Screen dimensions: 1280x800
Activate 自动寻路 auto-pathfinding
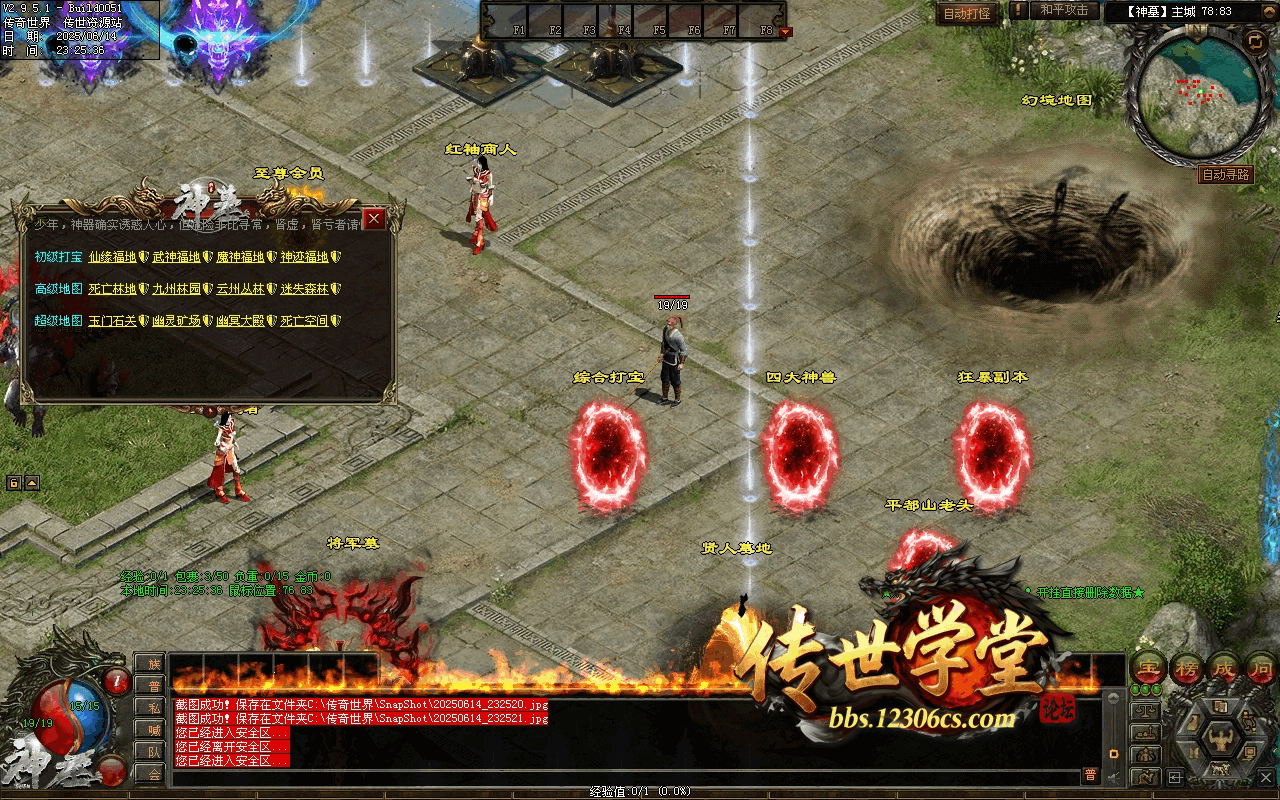[x=1226, y=174]
